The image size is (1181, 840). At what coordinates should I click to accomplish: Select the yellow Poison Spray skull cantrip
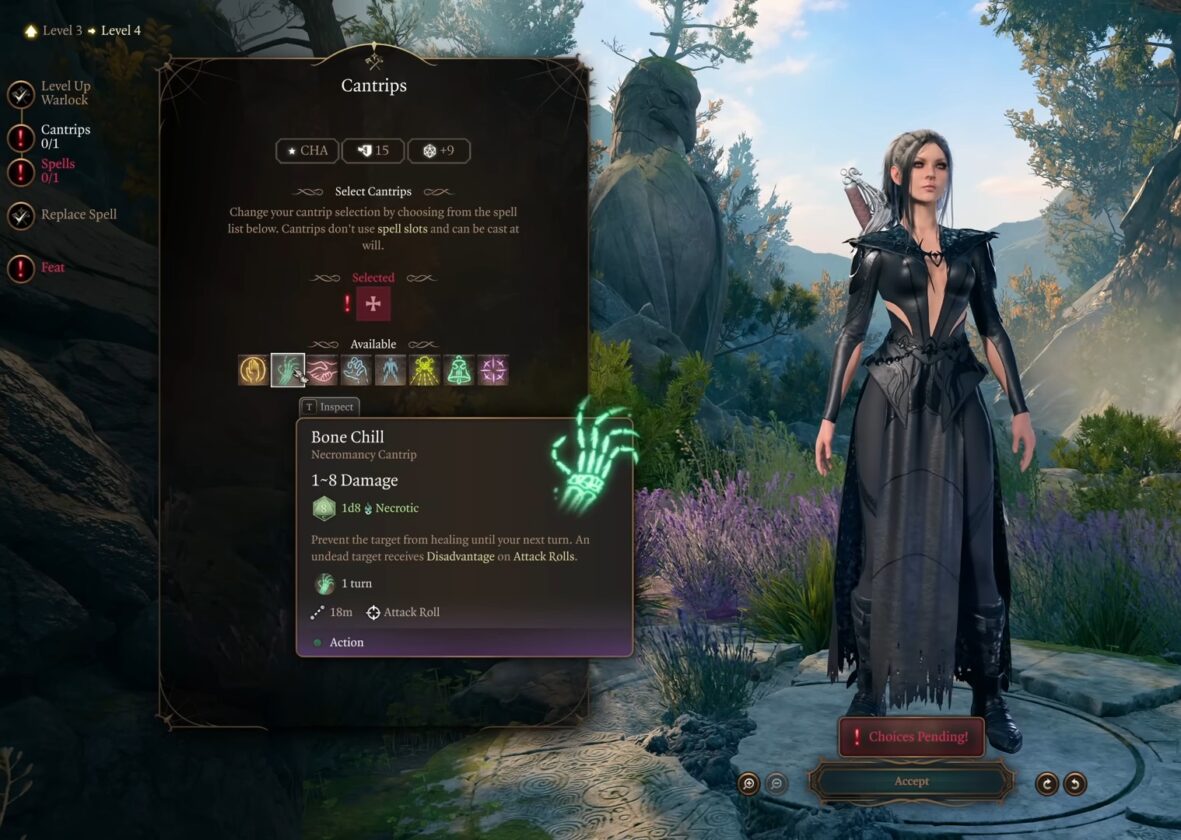(x=424, y=370)
